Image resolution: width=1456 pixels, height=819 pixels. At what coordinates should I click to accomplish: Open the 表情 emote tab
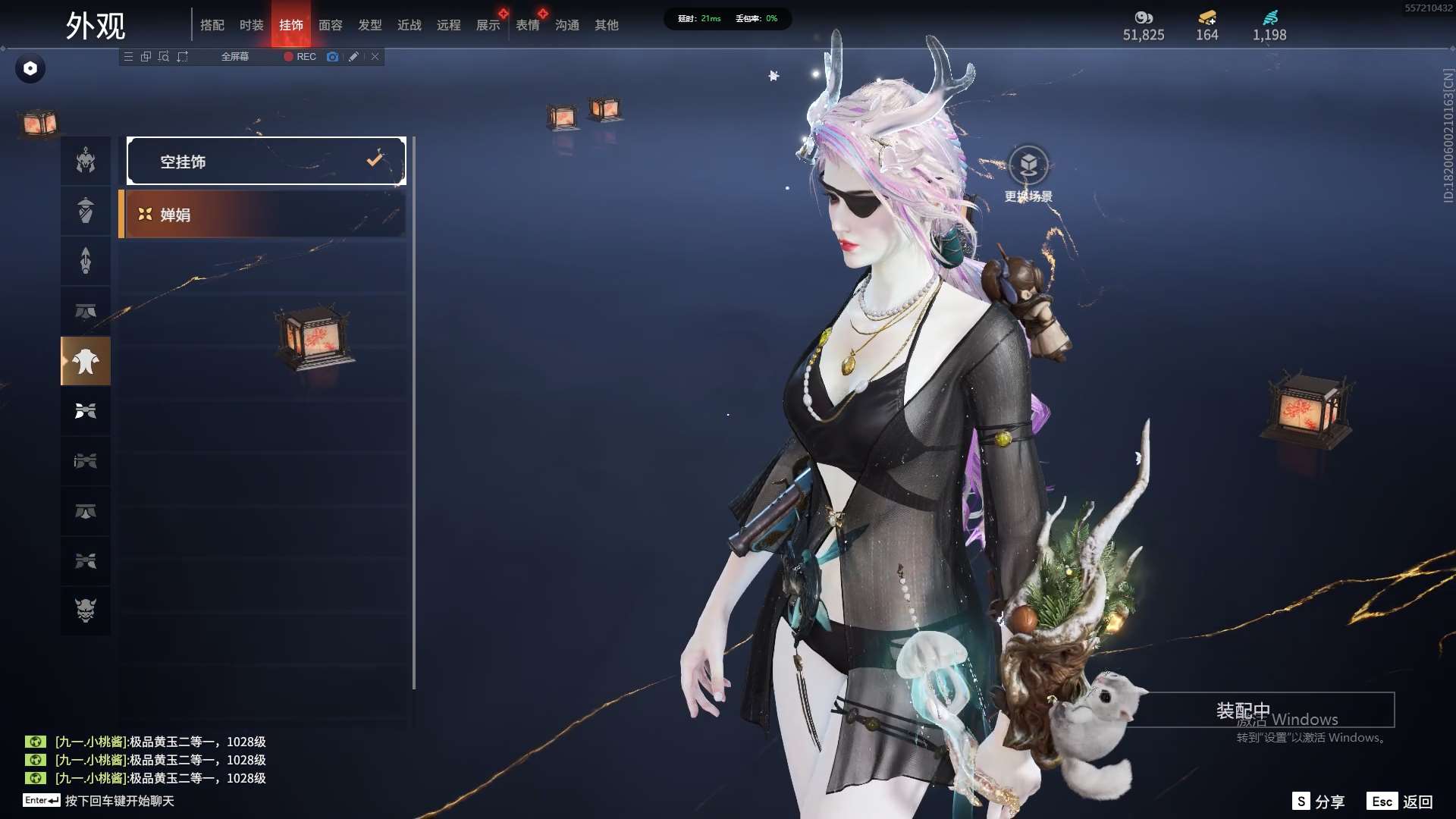click(528, 25)
